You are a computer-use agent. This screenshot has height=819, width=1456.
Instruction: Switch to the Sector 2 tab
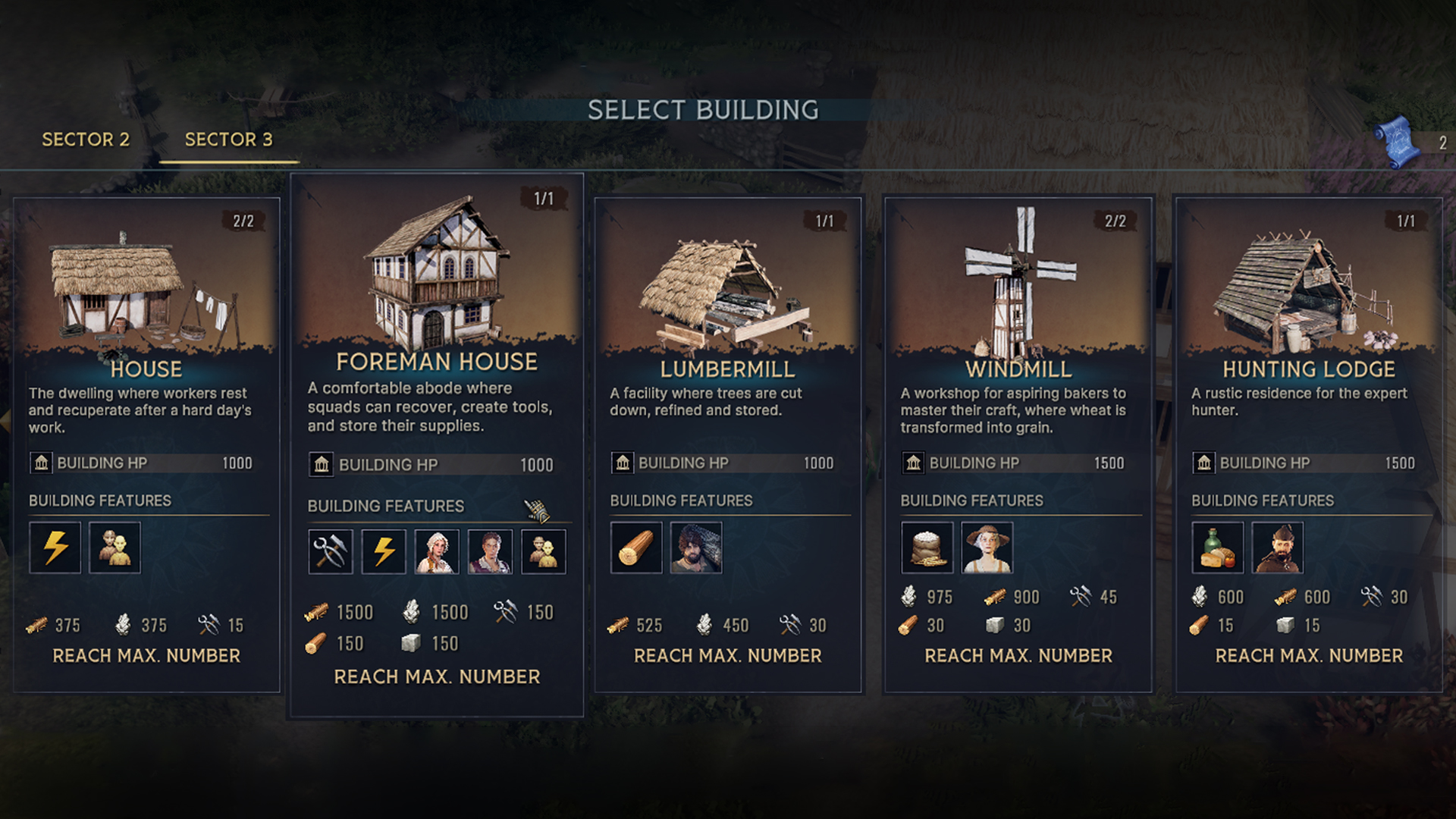tap(86, 140)
